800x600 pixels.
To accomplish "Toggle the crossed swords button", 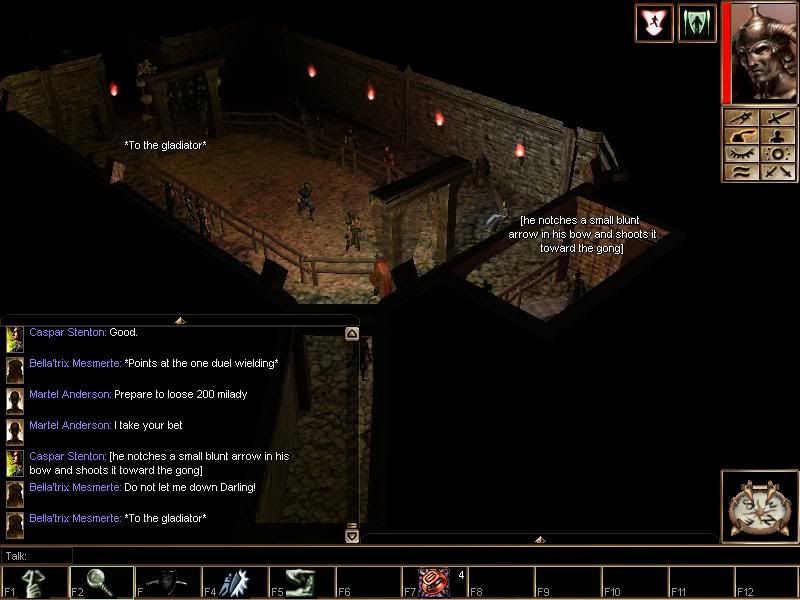I will tap(779, 173).
